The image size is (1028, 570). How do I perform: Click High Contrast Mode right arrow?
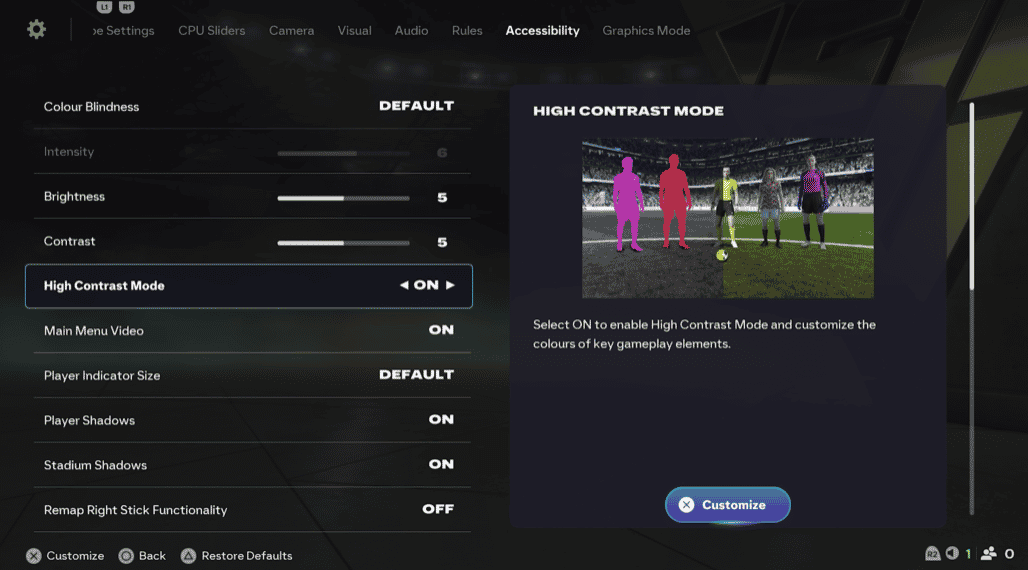(450, 286)
